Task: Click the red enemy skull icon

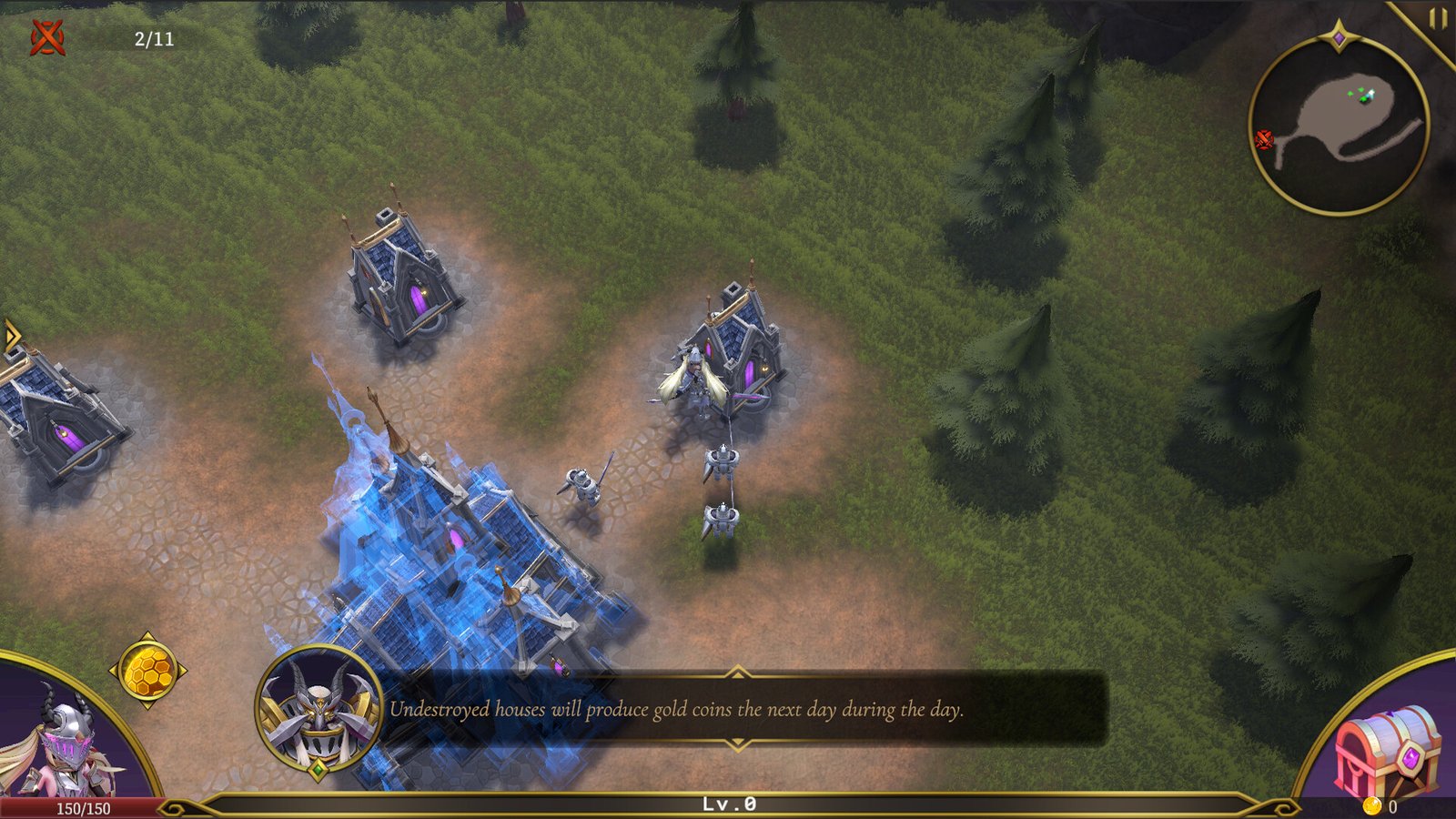Action: pyautogui.click(x=47, y=38)
